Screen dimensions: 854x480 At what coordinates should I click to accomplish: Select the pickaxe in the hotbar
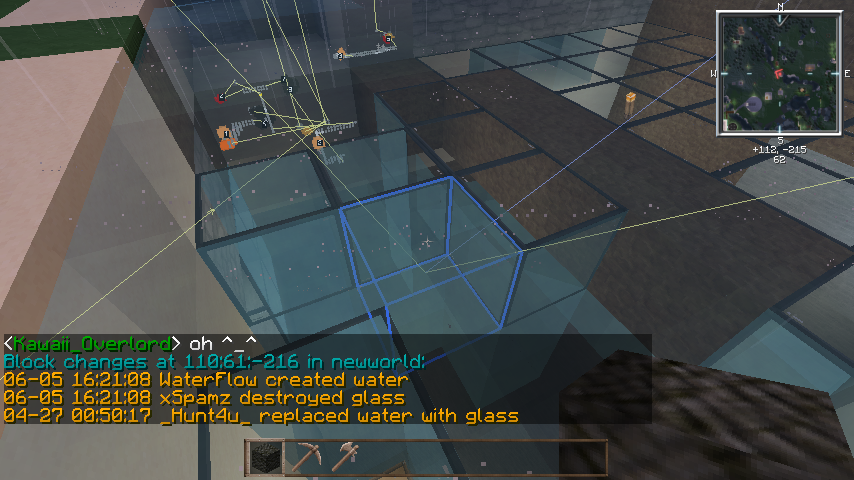[303, 457]
